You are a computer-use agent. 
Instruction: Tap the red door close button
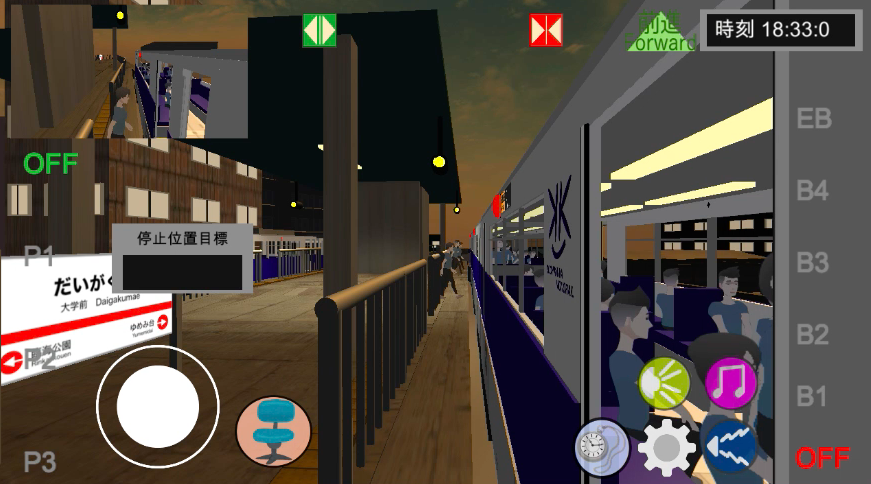pyautogui.click(x=546, y=30)
